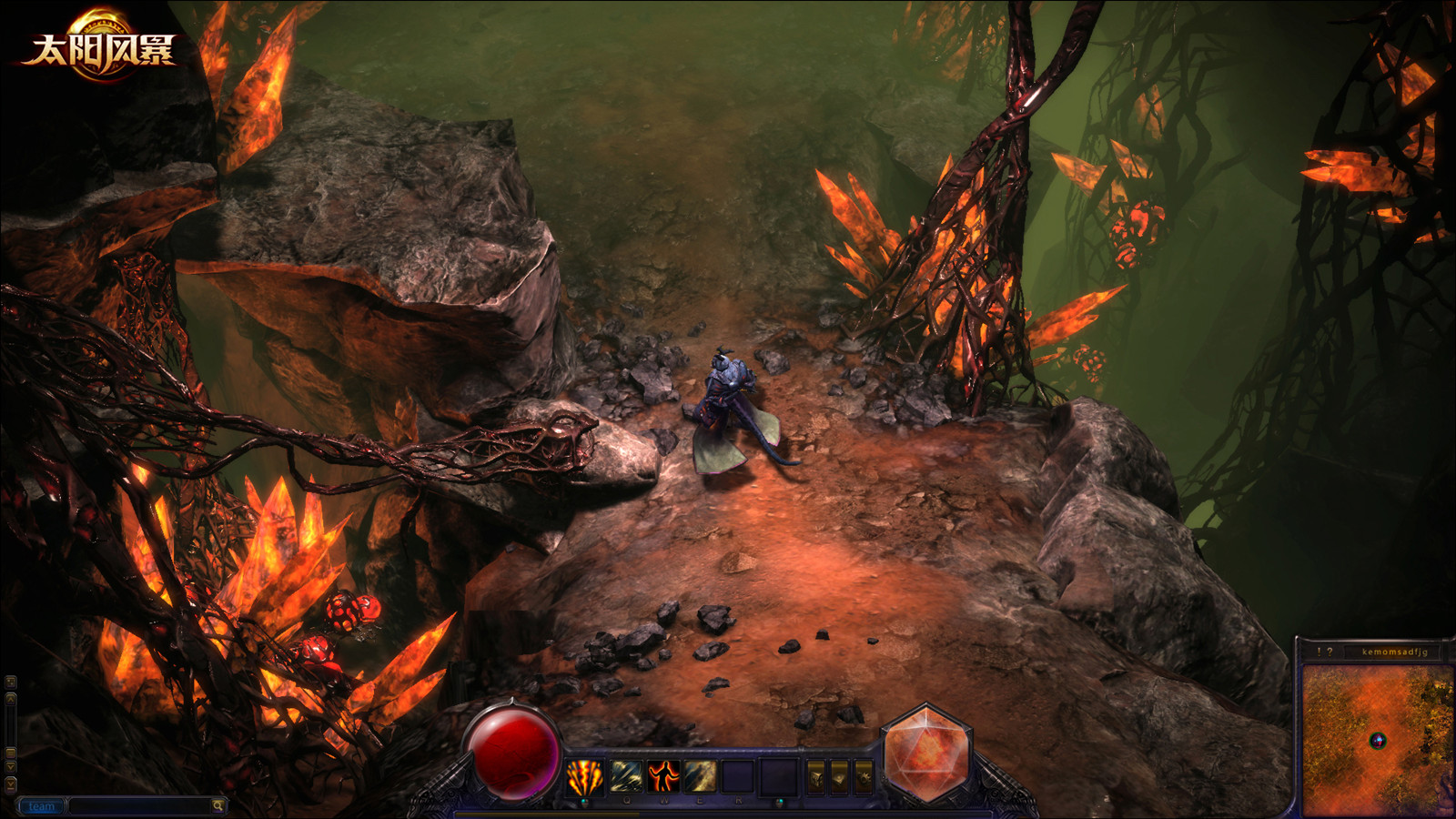Jump to bottom of the chat log
The height and width of the screenshot is (819, 1456).
click(x=11, y=784)
